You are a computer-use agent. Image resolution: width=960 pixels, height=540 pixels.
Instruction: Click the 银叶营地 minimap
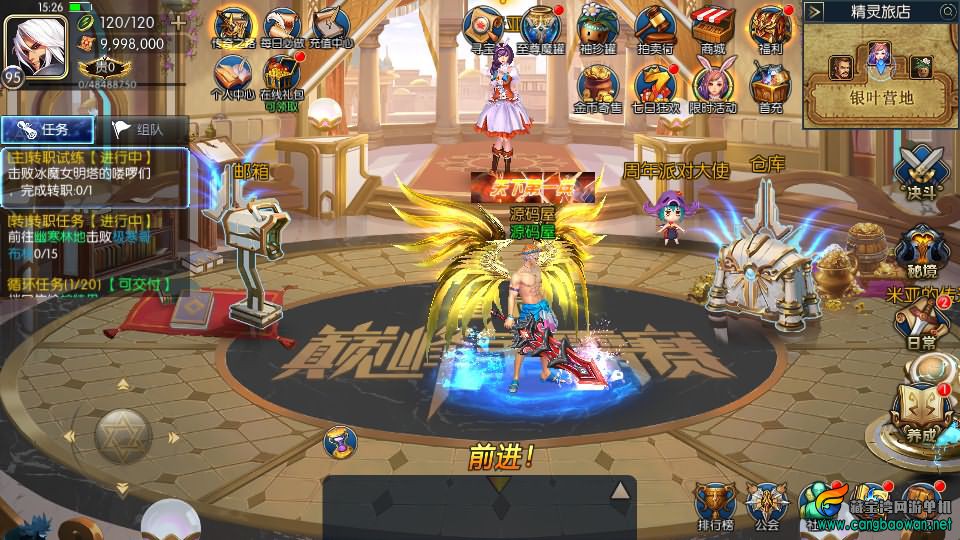tap(879, 75)
